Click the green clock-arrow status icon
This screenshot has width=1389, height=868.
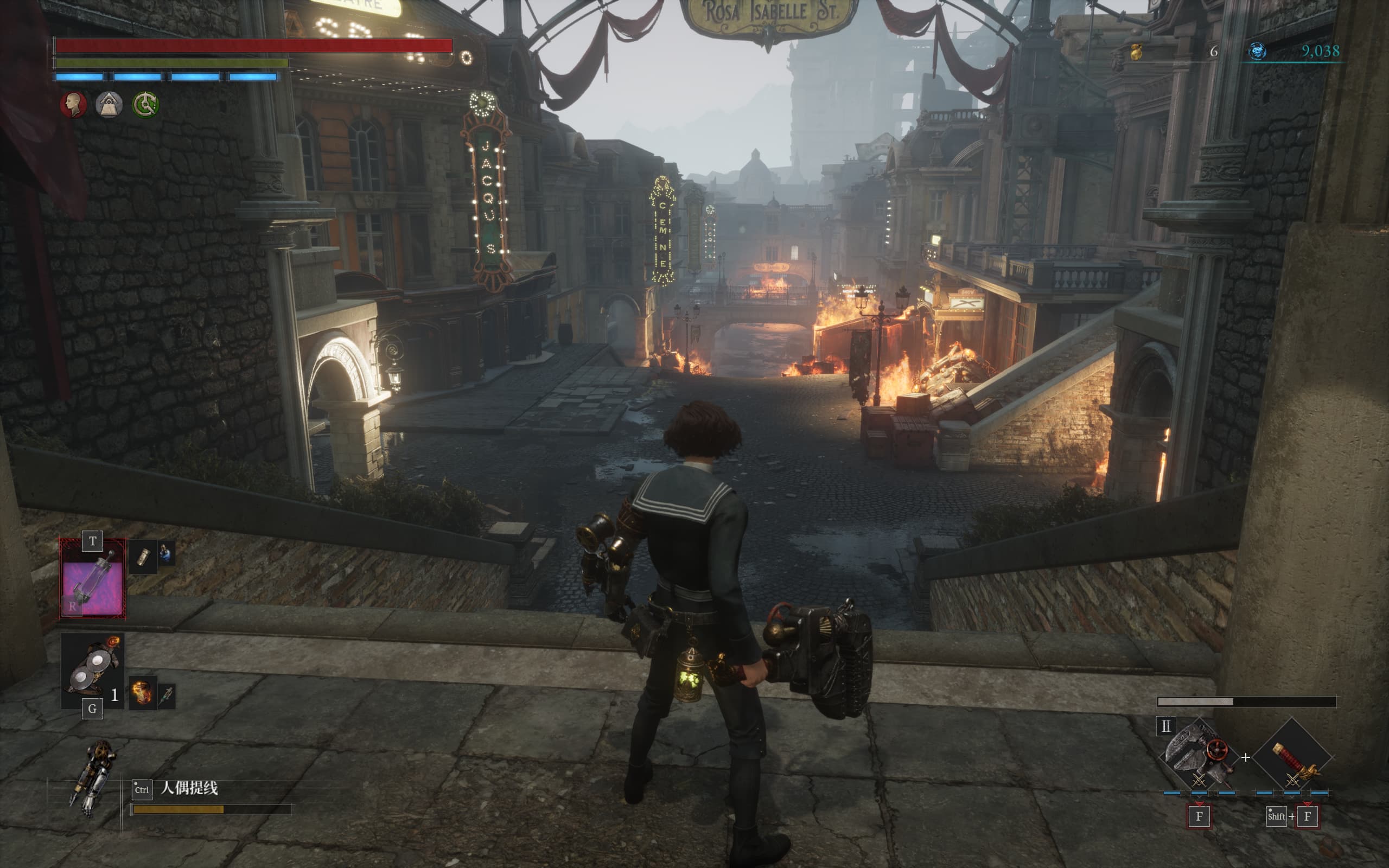click(145, 105)
